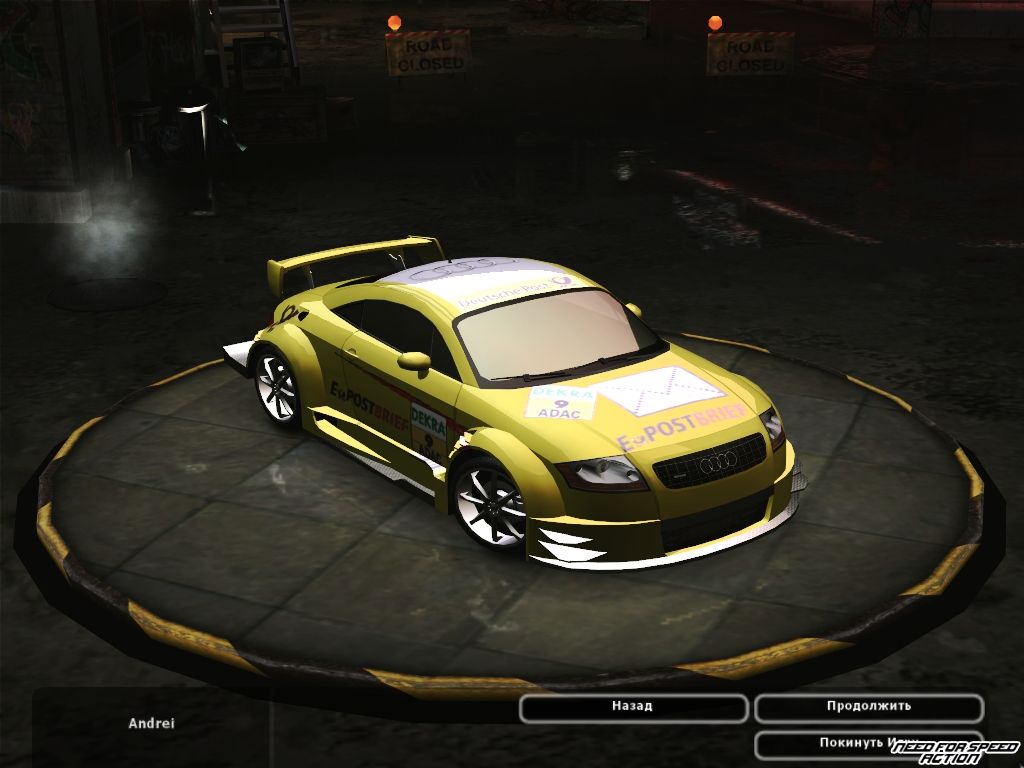The width and height of the screenshot is (1024, 768).
Task: Select the Продолжить (Continue) button
Action: coord(868,707)
